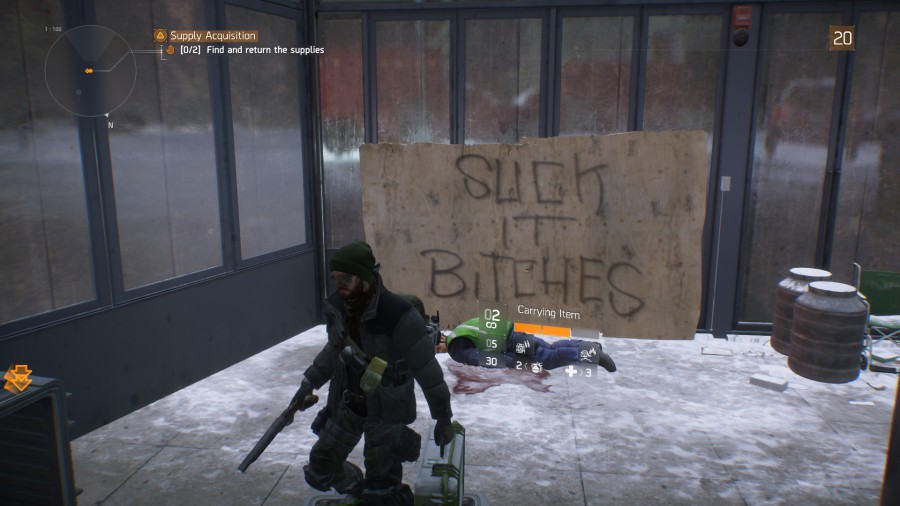Click the orange mission triangle icon

pyautogui.click(x=160, y=36)
